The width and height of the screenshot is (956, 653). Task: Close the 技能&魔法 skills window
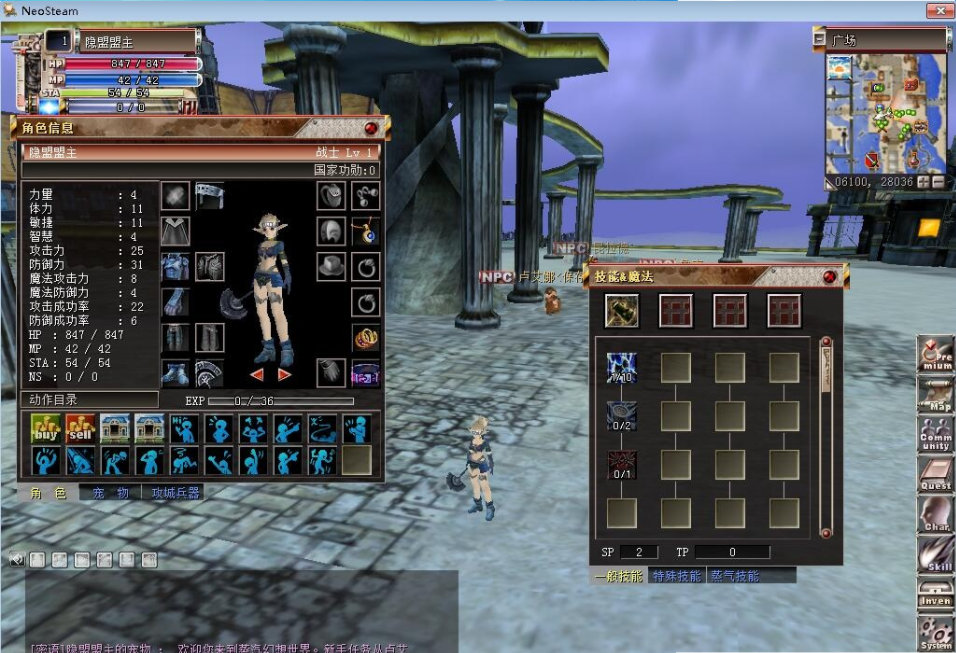point(829,276)
